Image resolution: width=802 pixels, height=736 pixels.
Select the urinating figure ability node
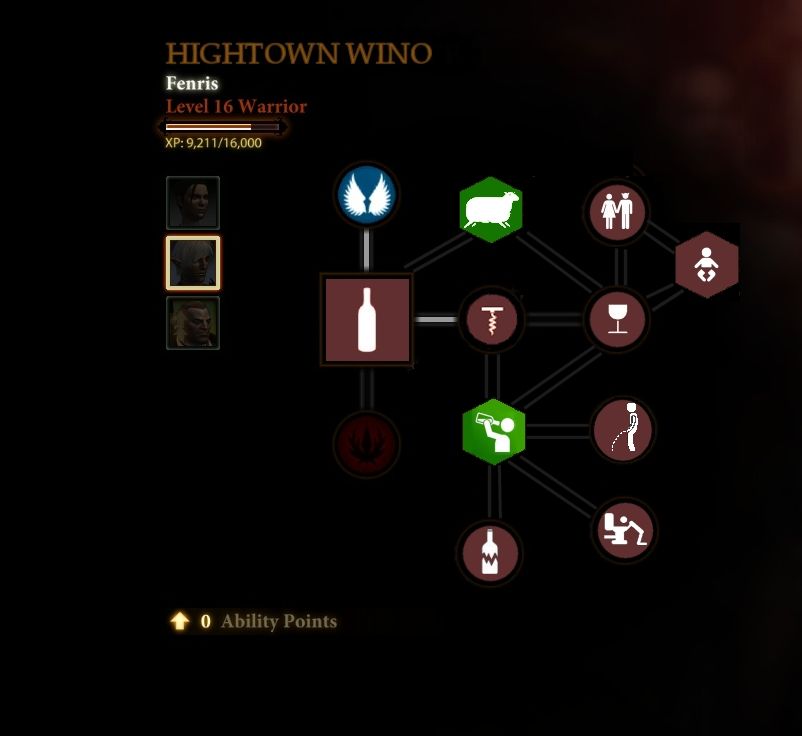(623, 429)
